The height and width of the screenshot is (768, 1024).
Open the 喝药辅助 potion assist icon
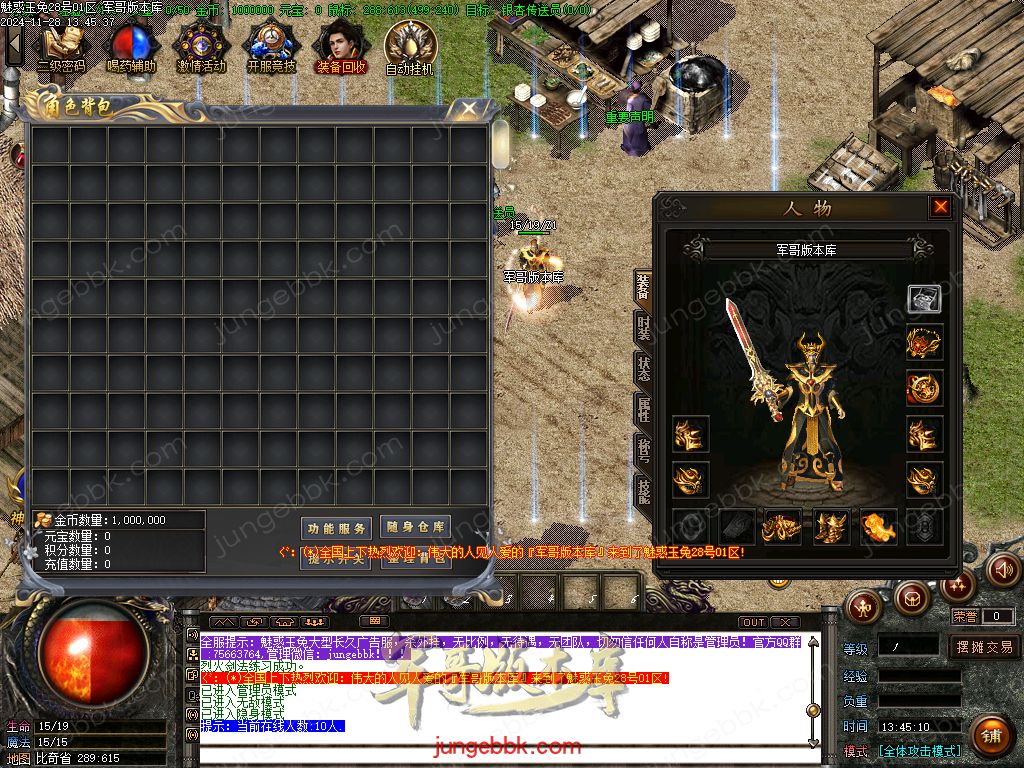coord(131,48)
